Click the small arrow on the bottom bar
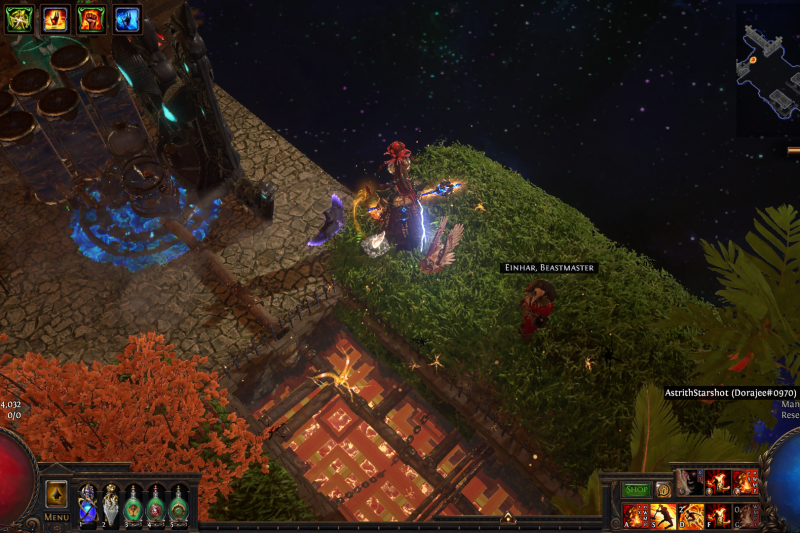 pos(507,518)
